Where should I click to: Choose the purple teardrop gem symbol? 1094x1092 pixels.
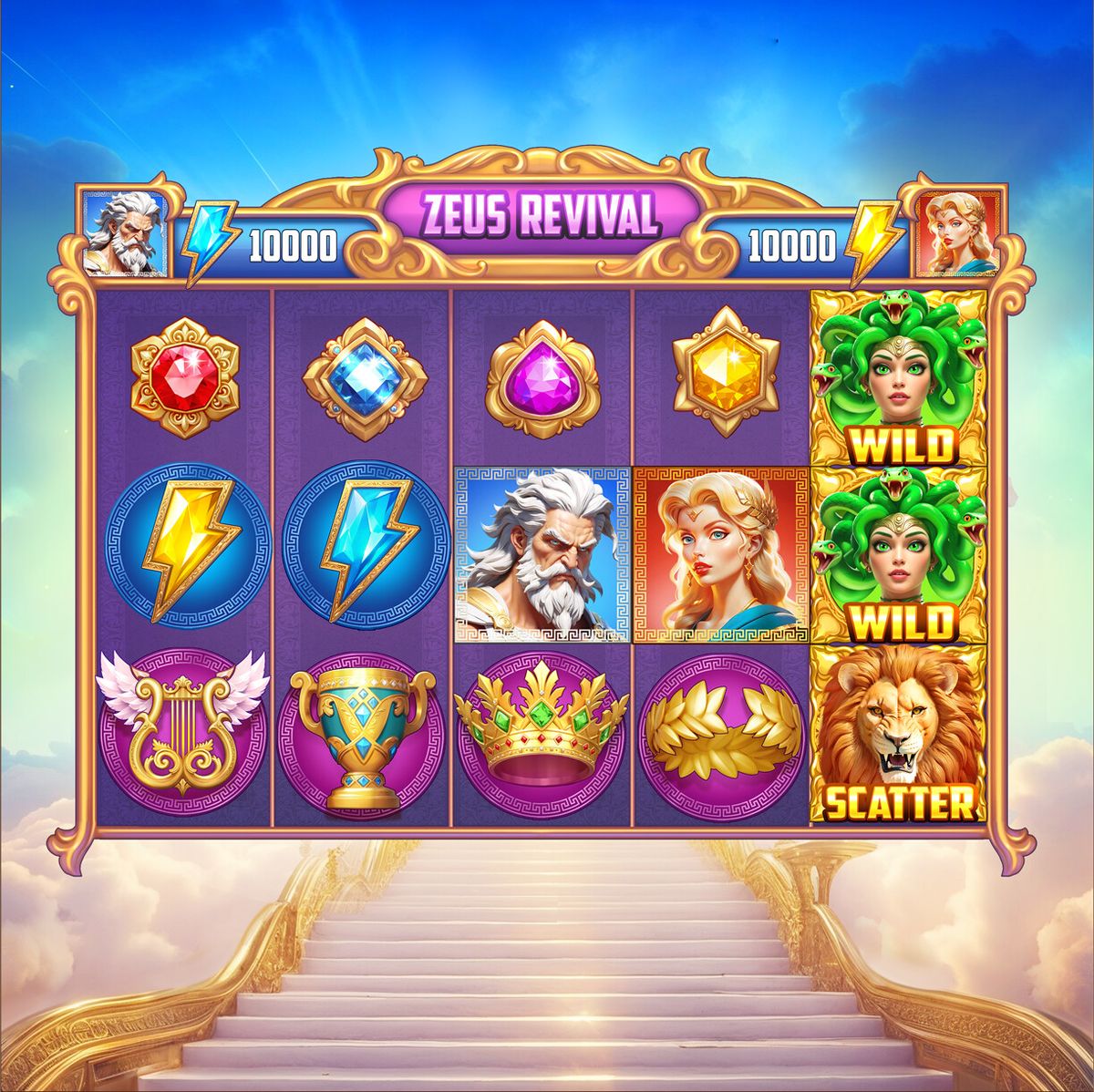(x=543, y=378)
